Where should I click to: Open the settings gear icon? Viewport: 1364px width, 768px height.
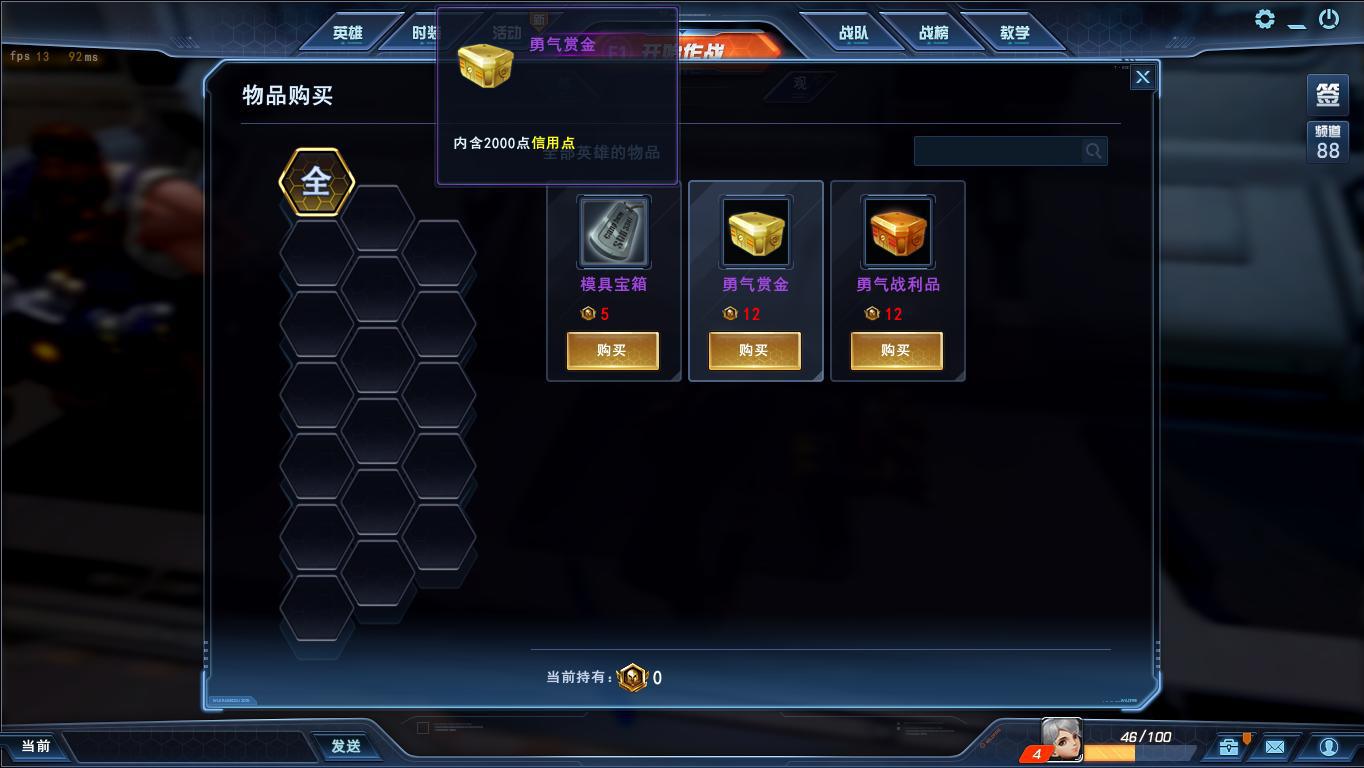click(x=1265, y=18)
